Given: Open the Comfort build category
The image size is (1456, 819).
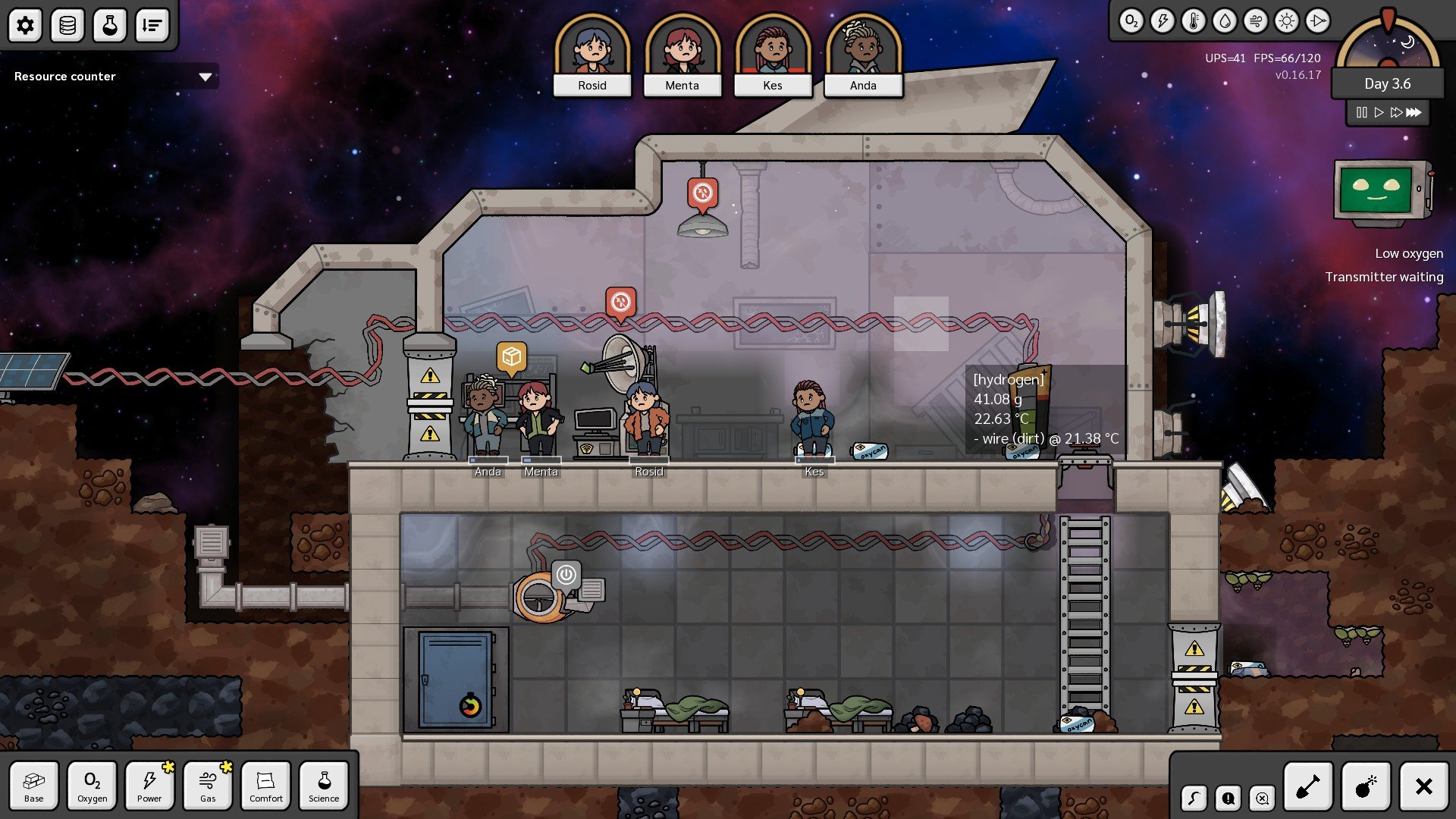Looking at the screenshot, I should (266, 786).
